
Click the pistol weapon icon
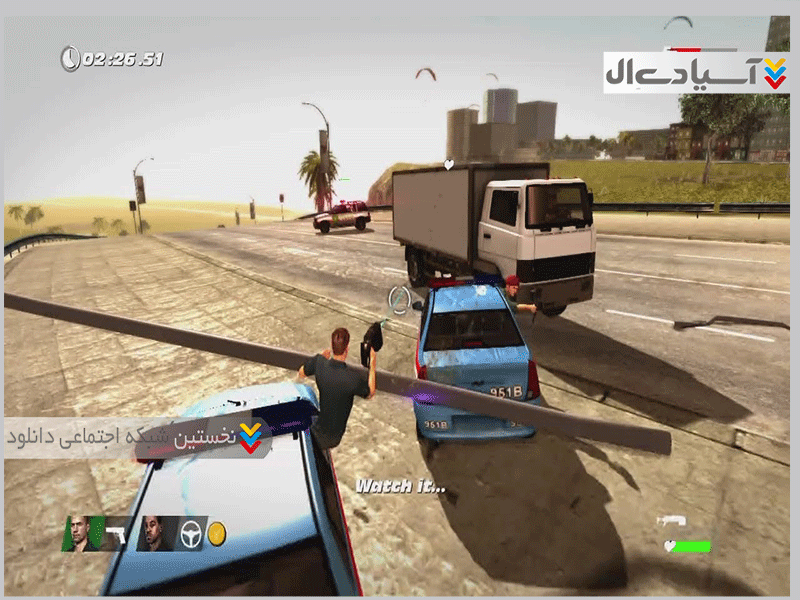pos(115,533)
